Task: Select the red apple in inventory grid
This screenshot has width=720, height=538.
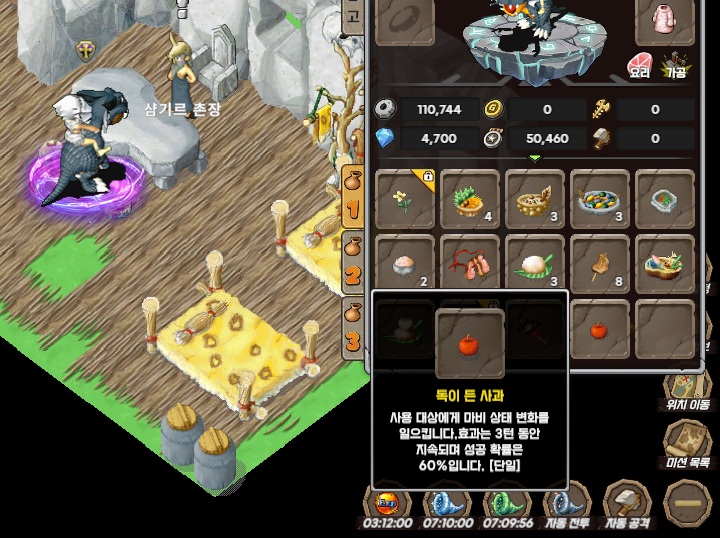Action: tap(600, 329)
